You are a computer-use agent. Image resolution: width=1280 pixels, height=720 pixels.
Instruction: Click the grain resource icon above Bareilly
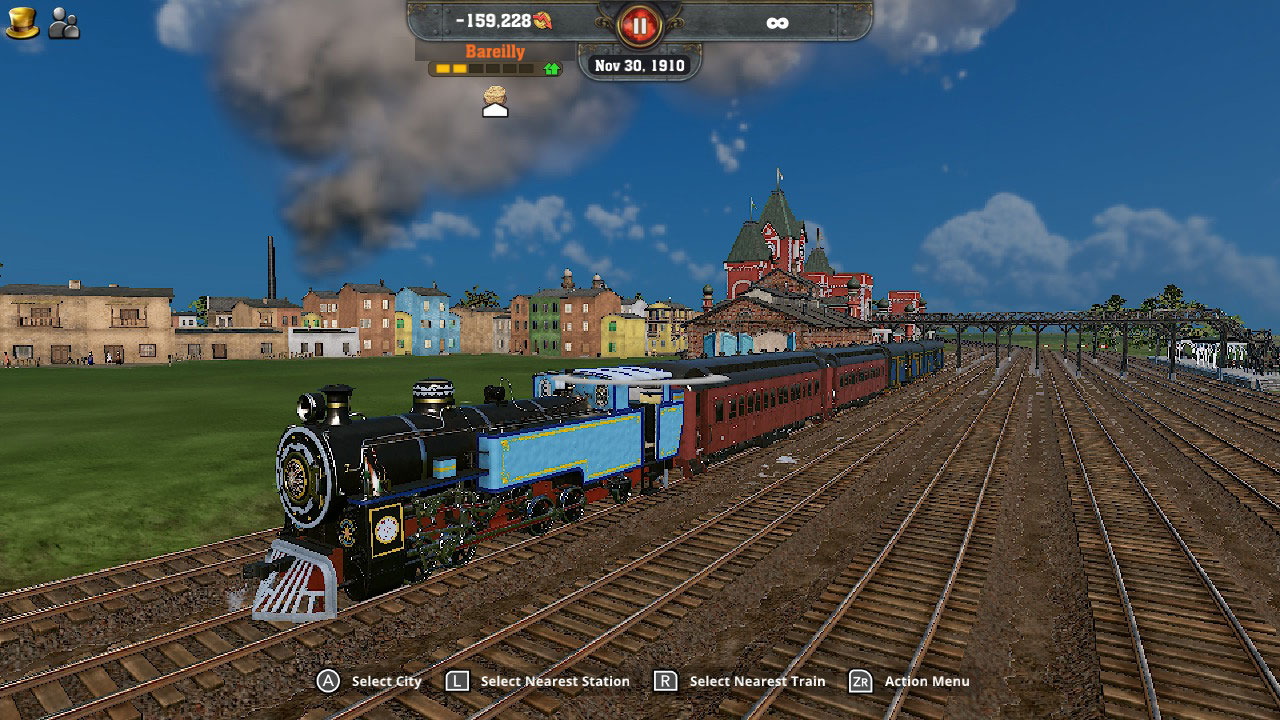point(493,92)
